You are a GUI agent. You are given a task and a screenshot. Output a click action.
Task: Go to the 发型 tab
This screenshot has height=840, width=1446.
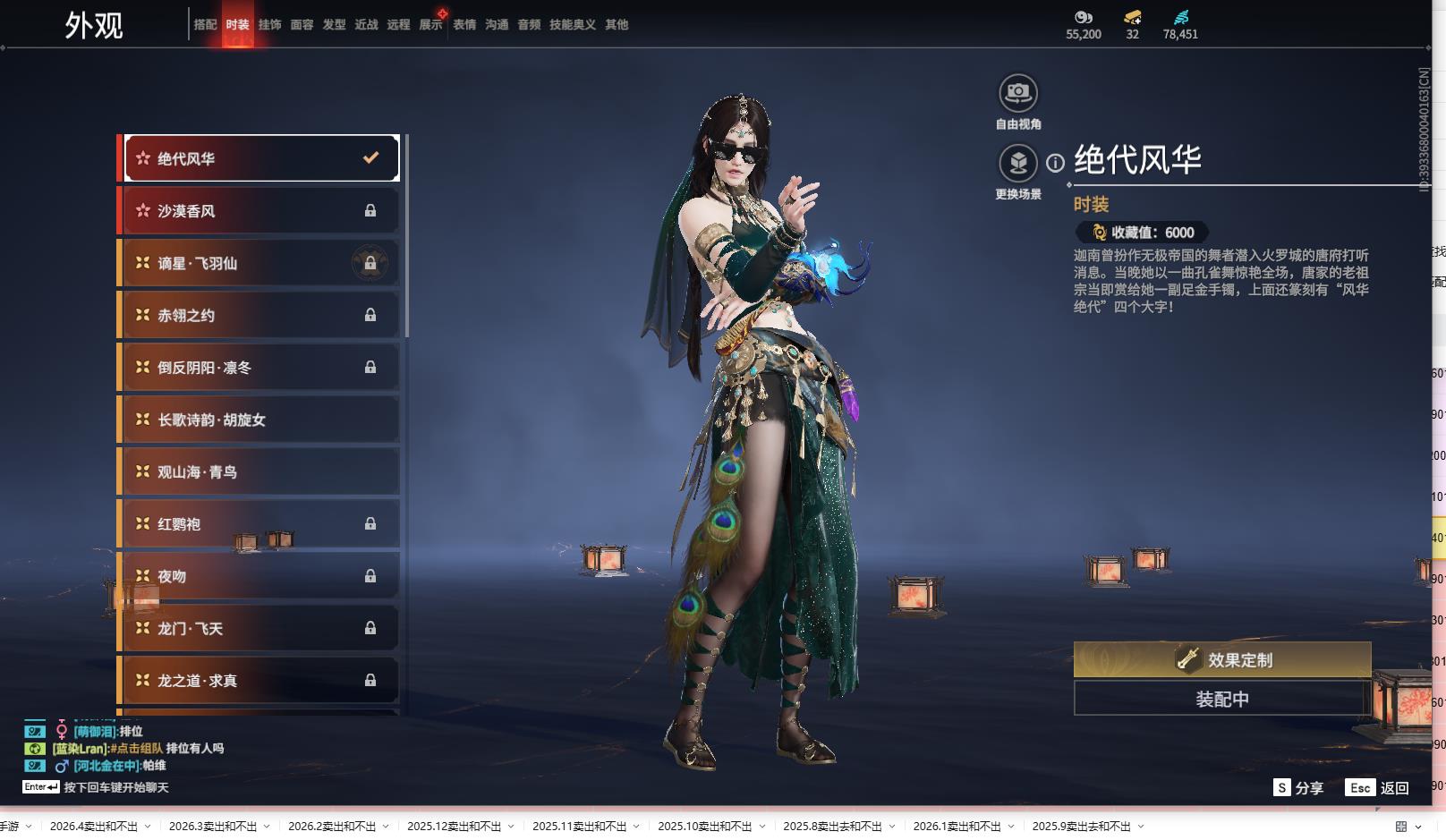(x=334, y=25)
